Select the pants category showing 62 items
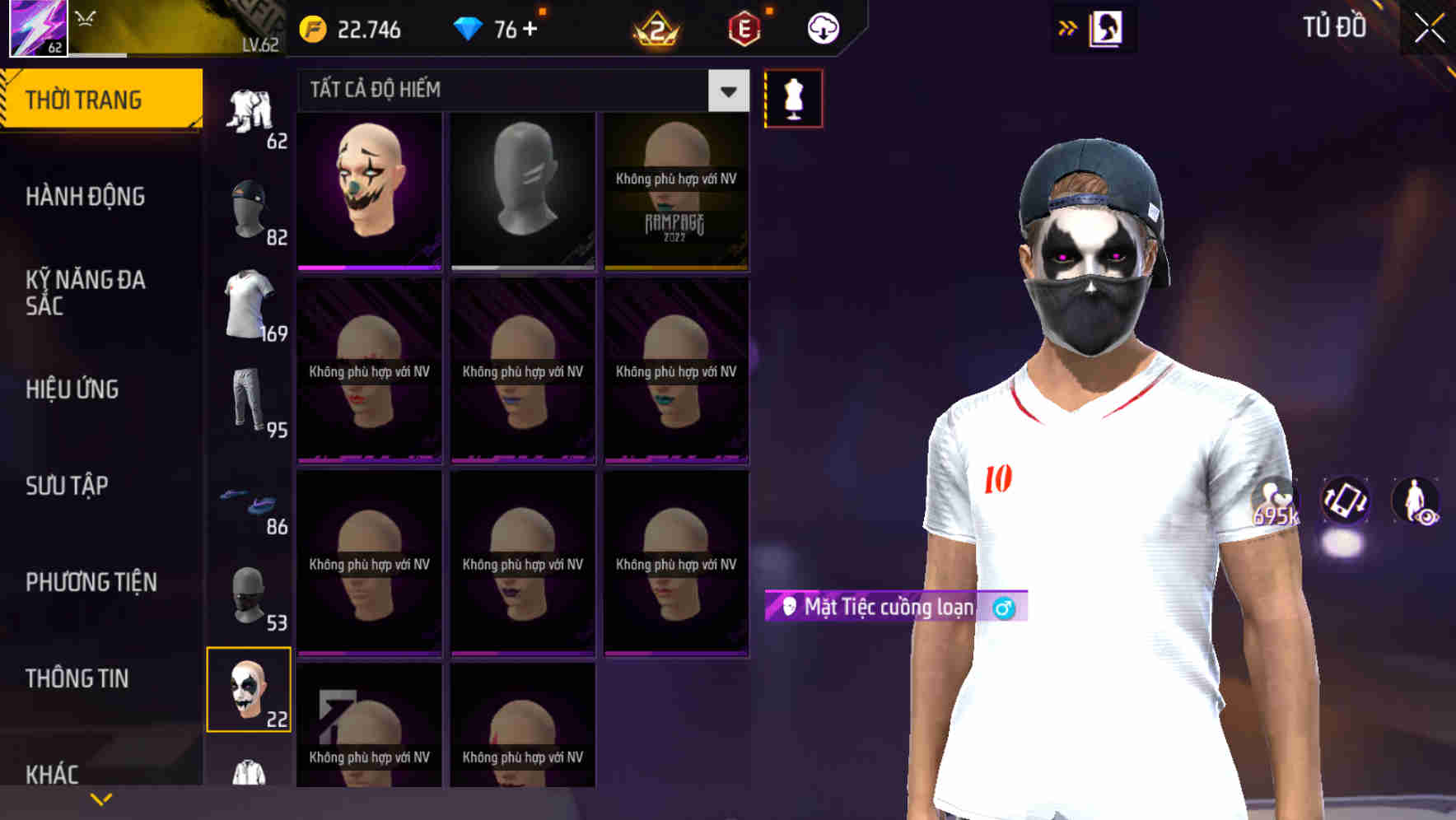 pos(251,111)
